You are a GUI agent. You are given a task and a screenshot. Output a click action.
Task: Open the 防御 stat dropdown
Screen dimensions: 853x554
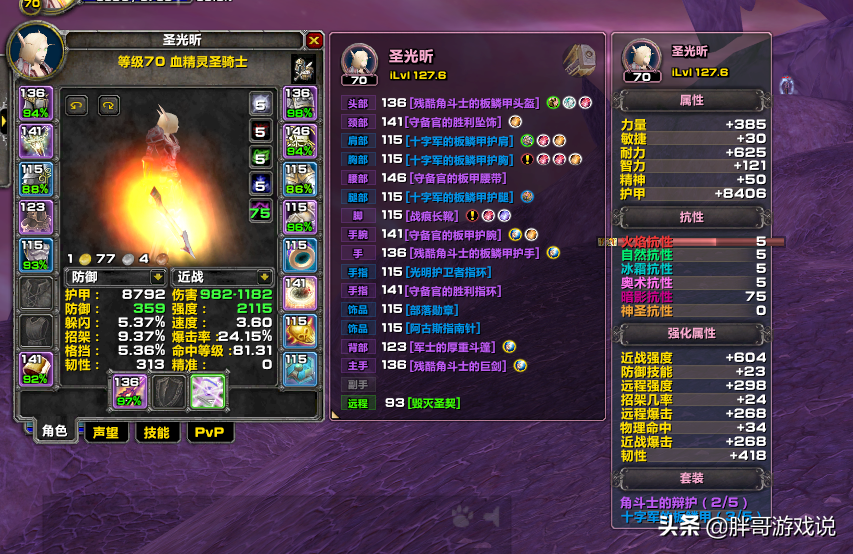(157, 276)
